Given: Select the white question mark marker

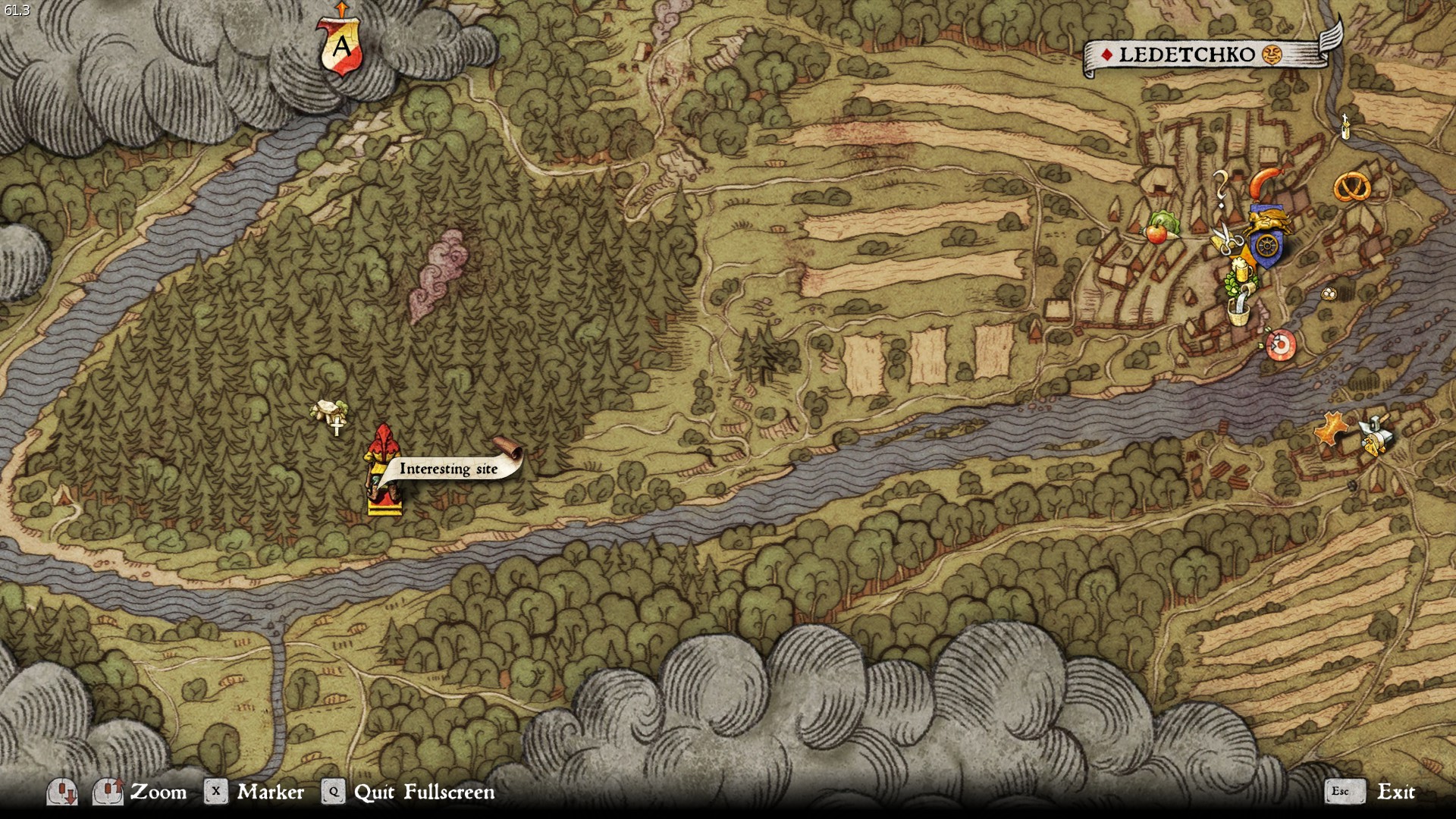Looking at the screenshot, I should point(1220,188).
